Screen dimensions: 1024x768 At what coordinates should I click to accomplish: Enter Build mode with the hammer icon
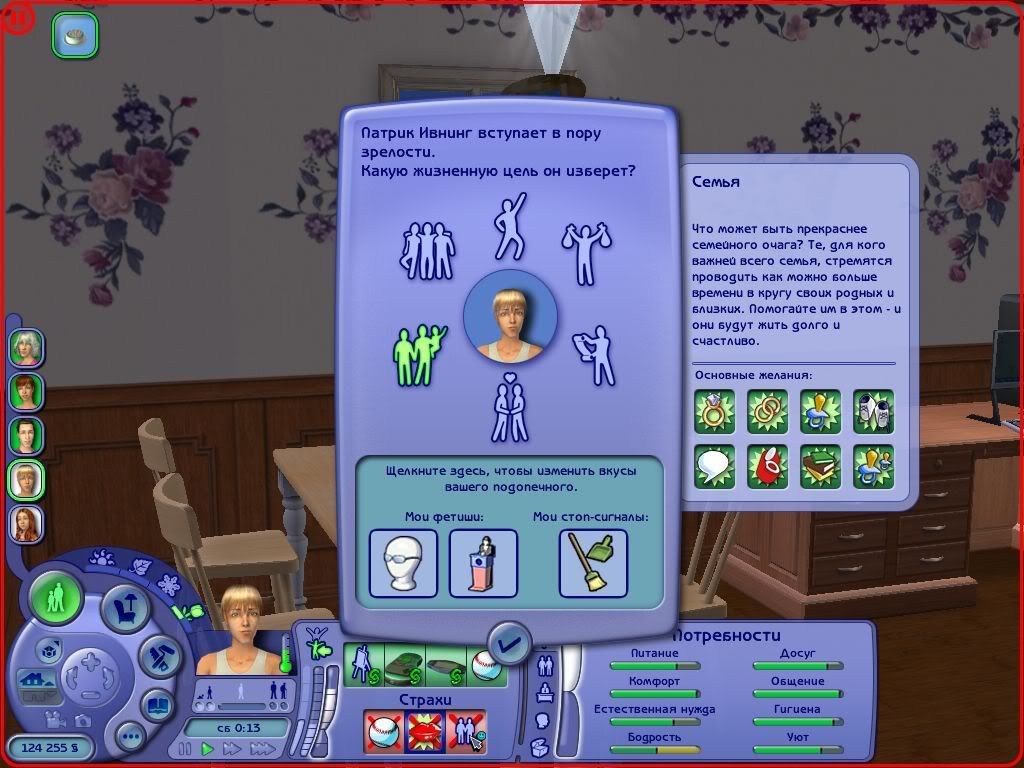158,657
